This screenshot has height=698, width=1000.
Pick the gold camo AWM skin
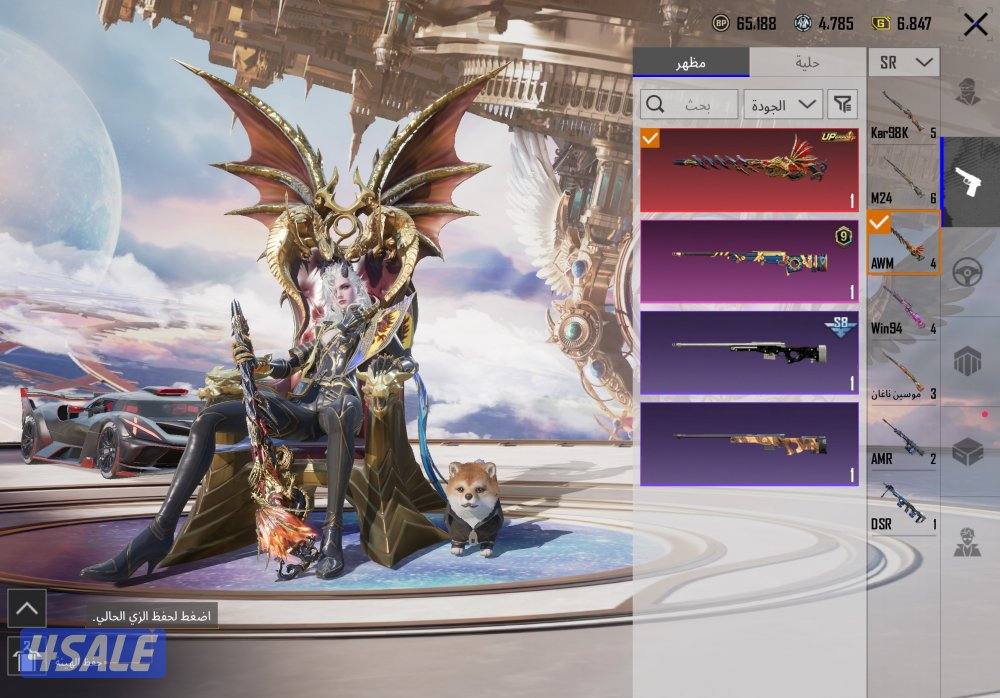[749, 443]
